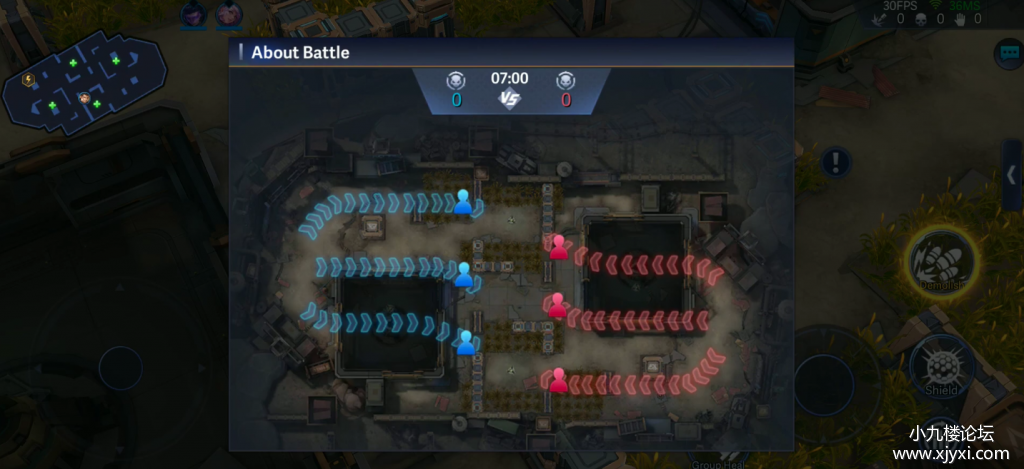Select the pink-haired teammate portrait
Image resolution: width=1024 pixels, height=469 pixels.
229,14
